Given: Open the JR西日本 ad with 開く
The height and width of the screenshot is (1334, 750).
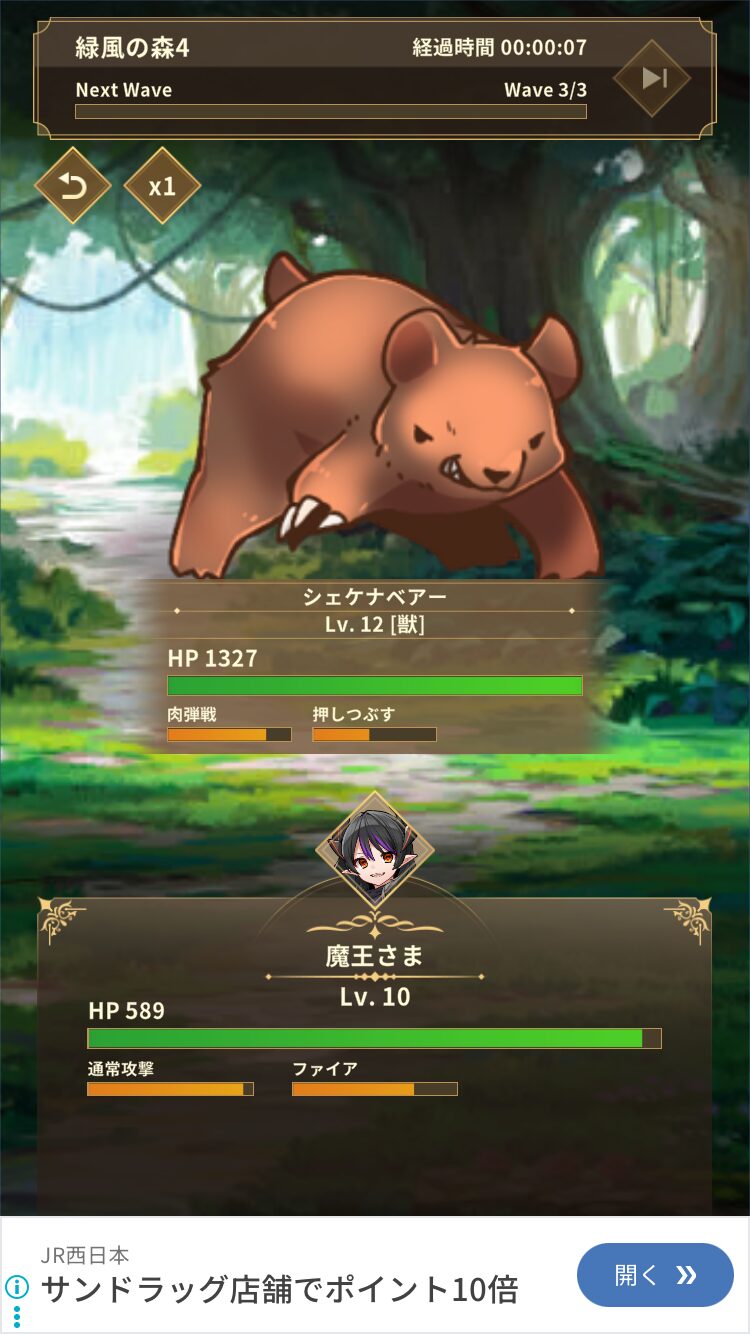Looking at the screenshot, I should coord(655,1275).
